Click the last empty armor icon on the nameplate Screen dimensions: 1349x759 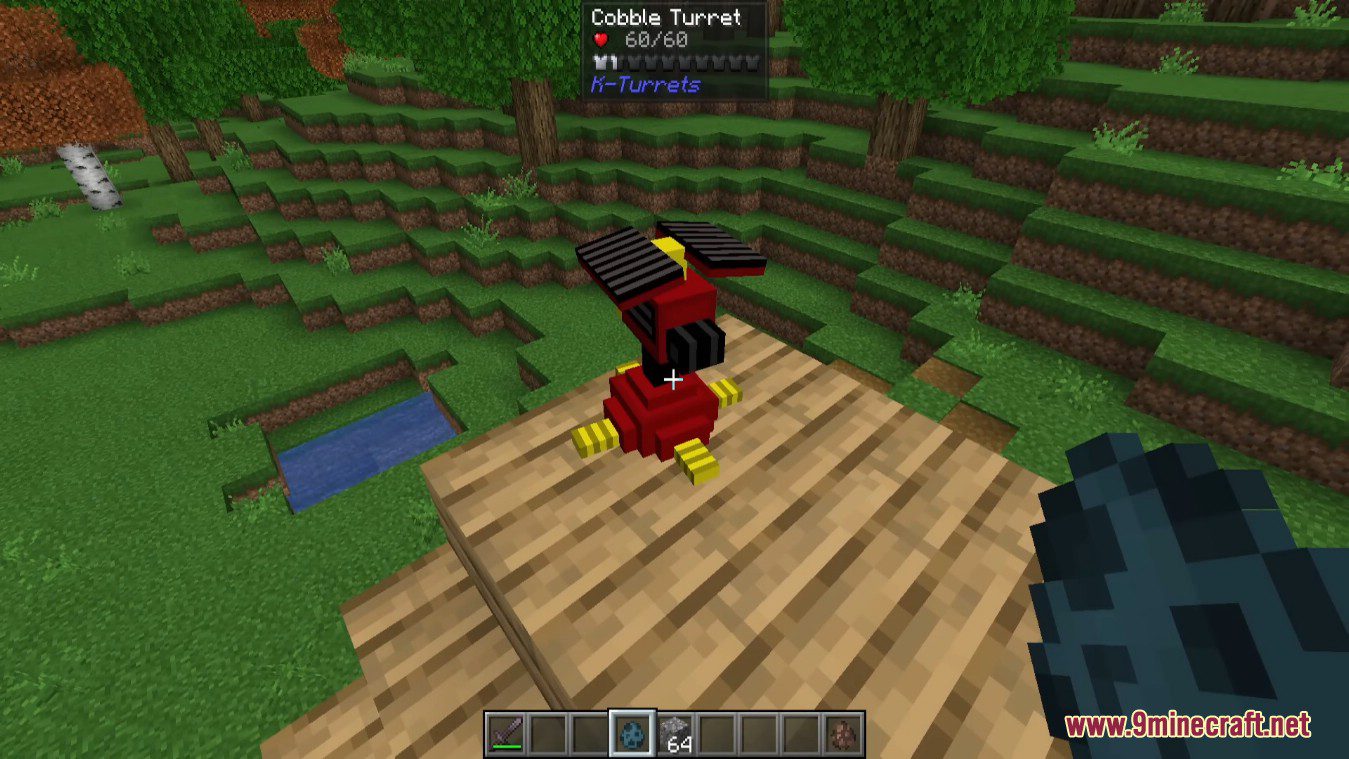[x=751, y=62]
